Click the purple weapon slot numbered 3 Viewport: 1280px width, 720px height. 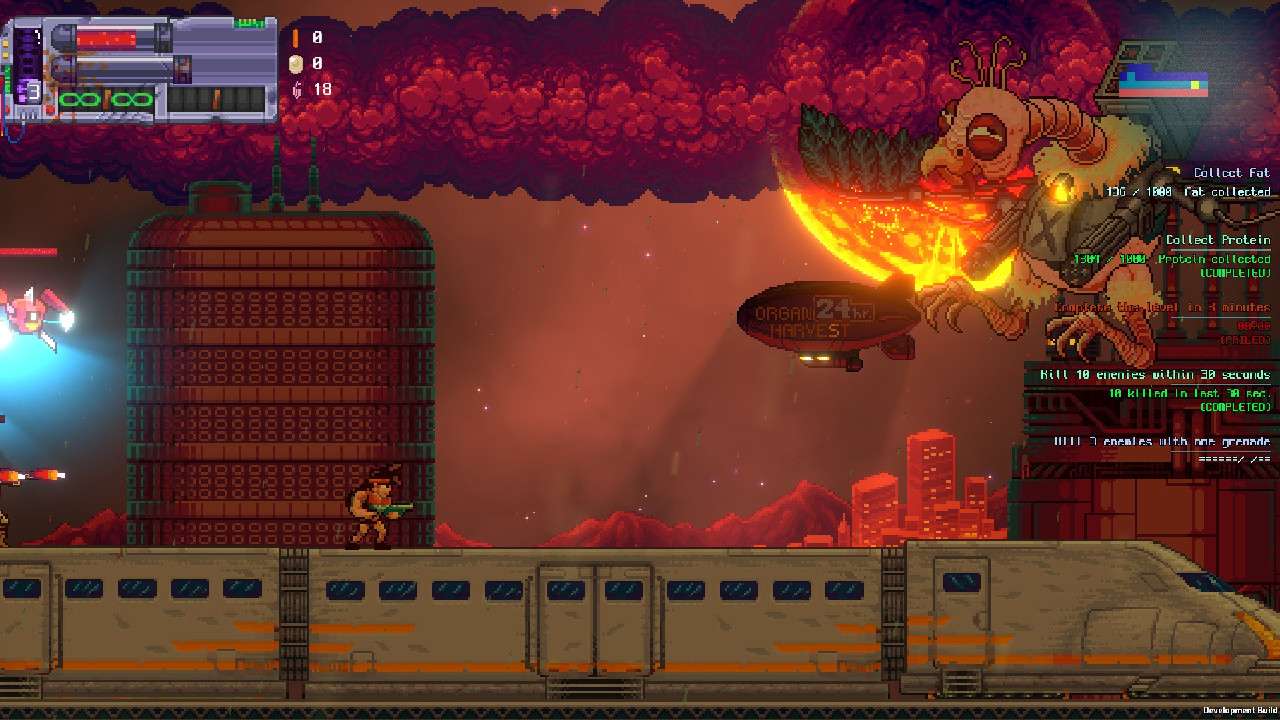29,92
